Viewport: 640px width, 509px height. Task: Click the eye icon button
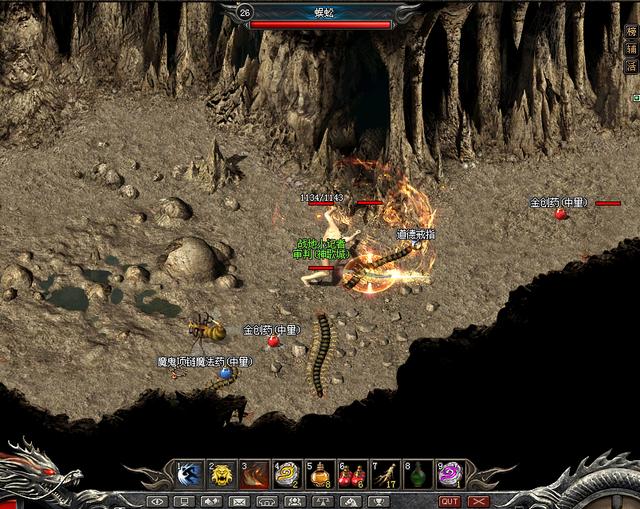(157, 501)
